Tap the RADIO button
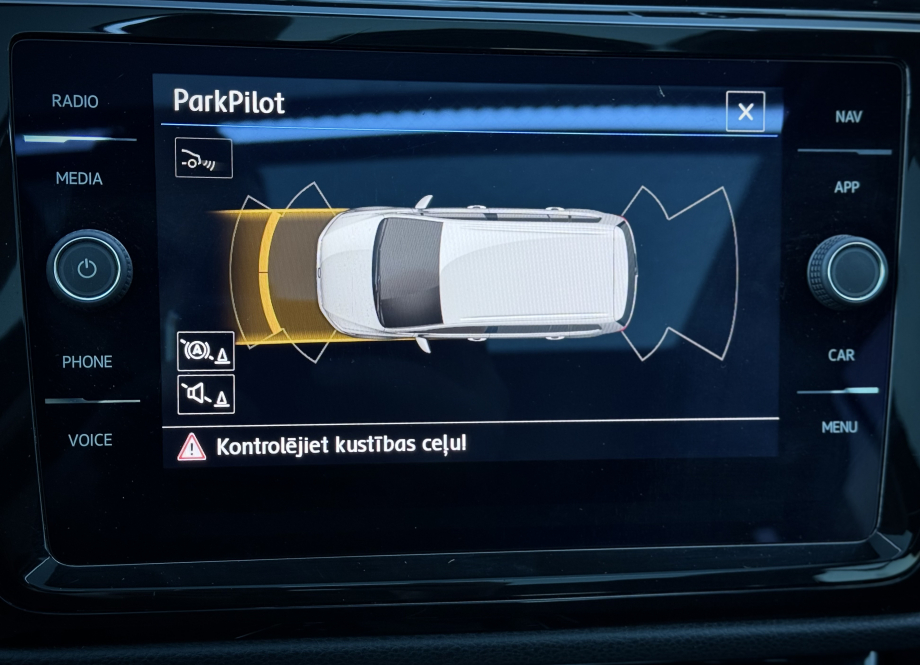Image resolution: width=920 pixels, height=665 pixels. [x=75, y=102]
